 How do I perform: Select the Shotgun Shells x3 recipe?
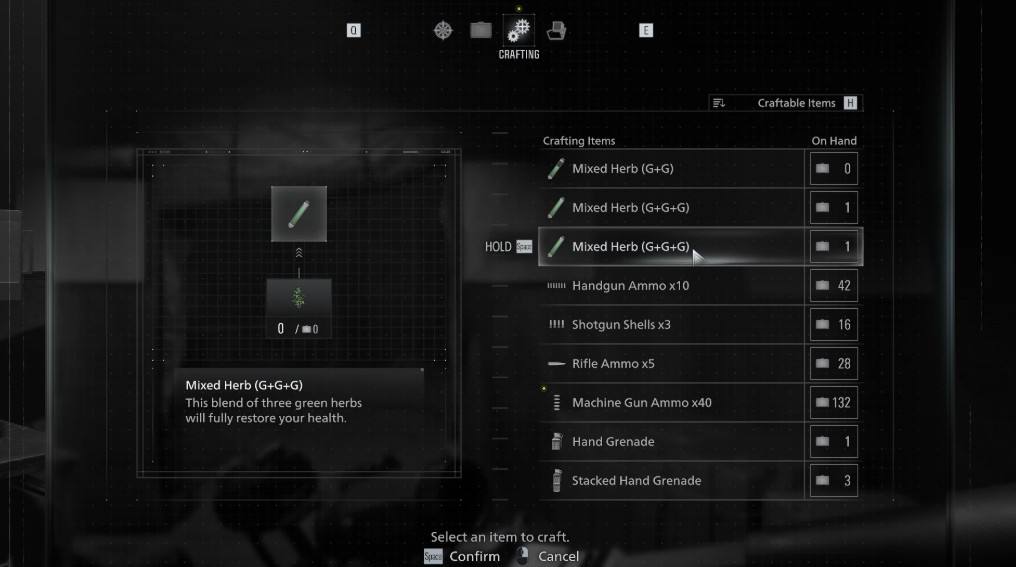(x=672, y=325)
